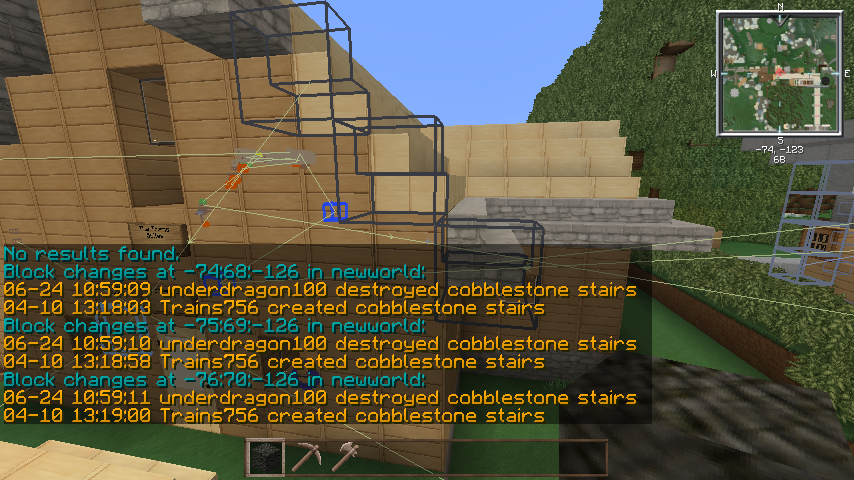Select the wooden axe hotbar slot
The width and height of the screenshot is (854, 480).
click(x=346, y=457)
